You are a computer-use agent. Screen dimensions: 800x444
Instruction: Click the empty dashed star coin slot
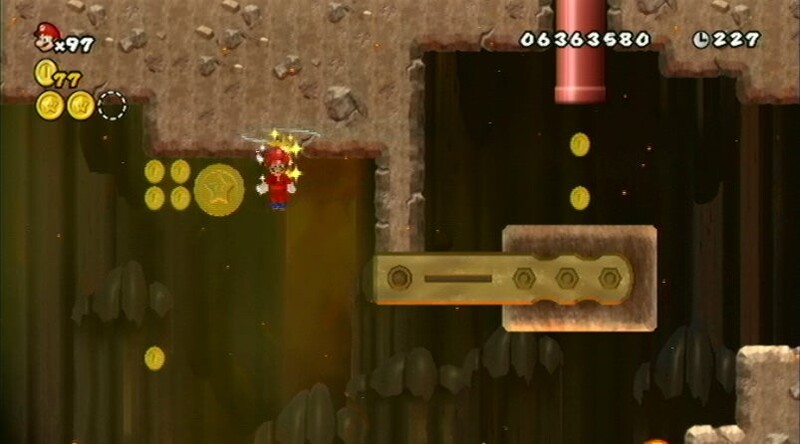[113, 104]
